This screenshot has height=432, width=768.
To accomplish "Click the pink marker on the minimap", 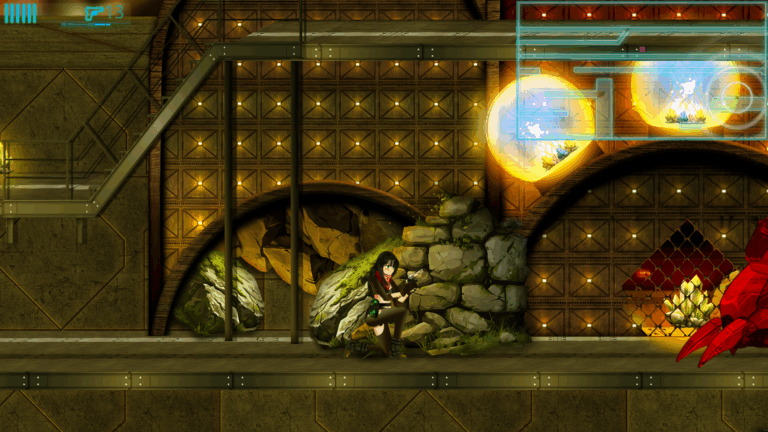I will [641, 48].
